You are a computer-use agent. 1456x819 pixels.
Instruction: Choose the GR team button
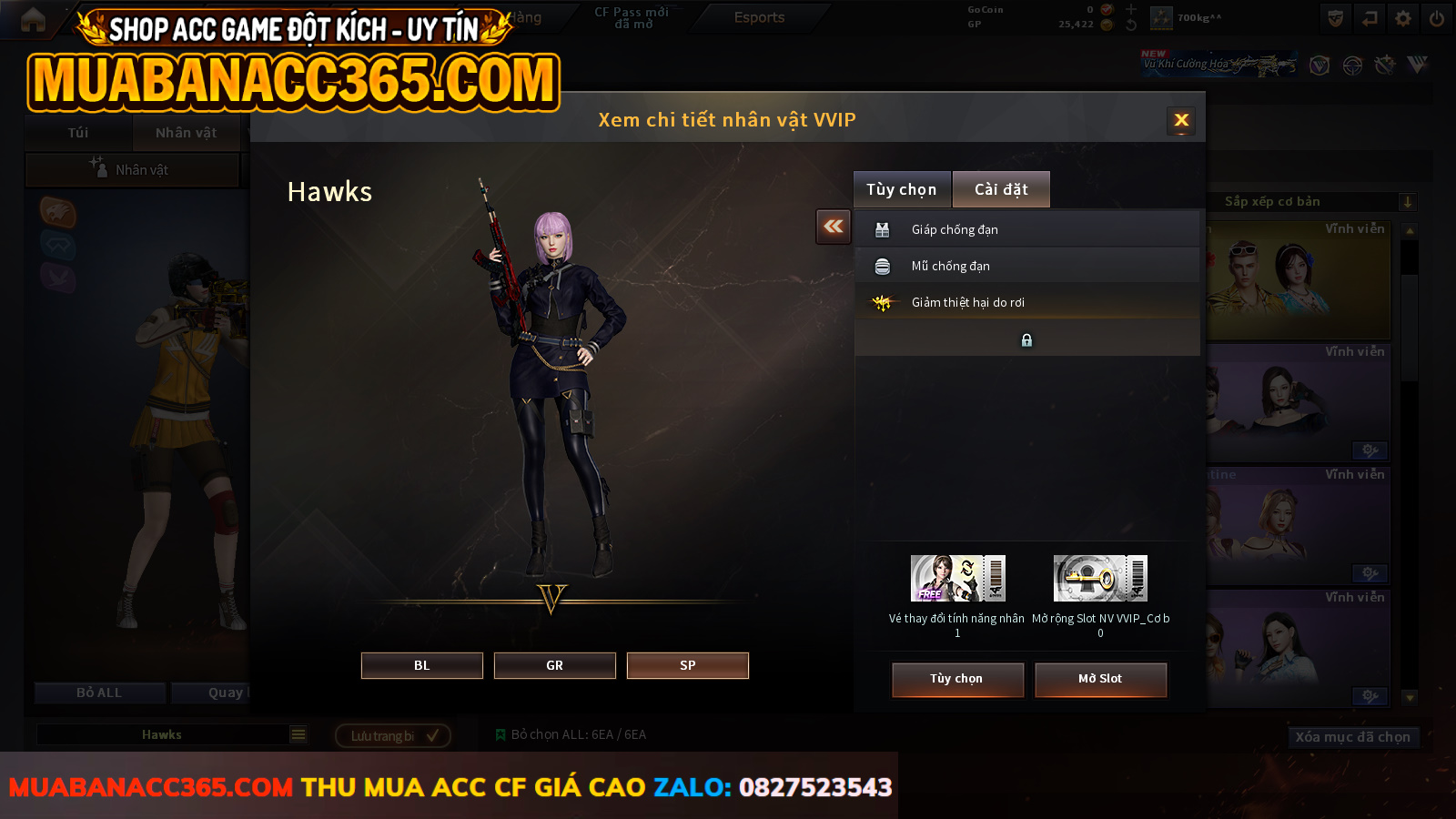554,665
